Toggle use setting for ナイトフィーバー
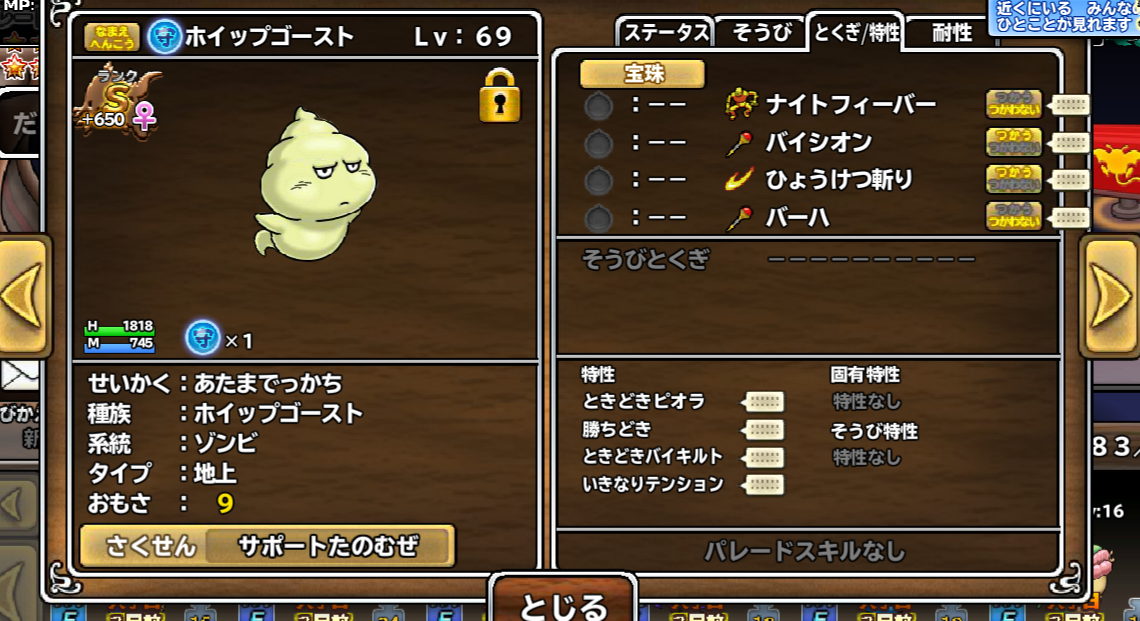 click(x=1013, y=104)
